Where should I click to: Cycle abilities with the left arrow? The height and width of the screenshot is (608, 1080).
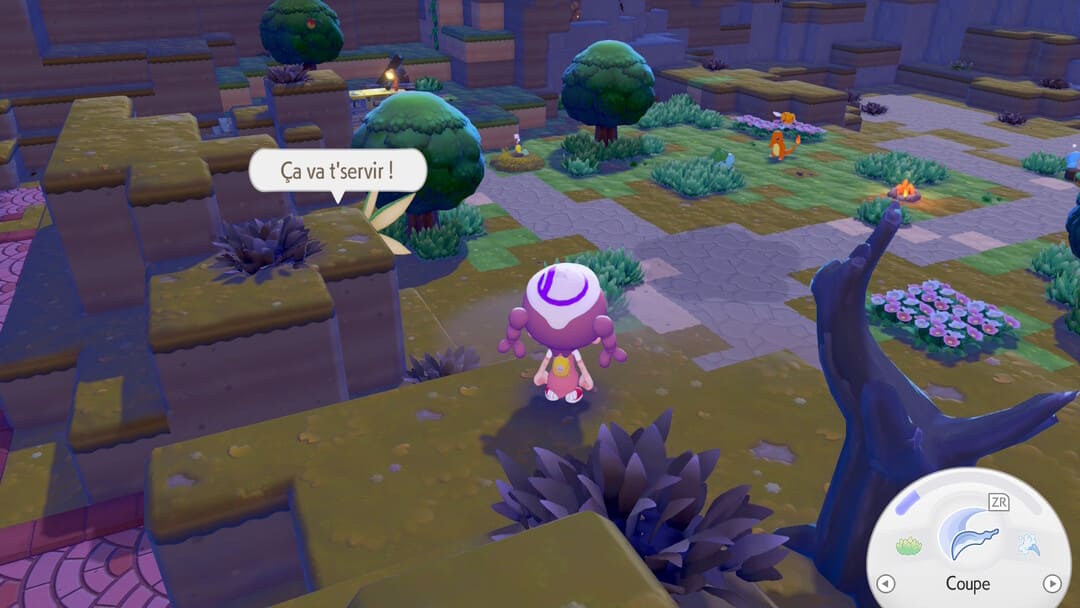[x=884, y=583]
